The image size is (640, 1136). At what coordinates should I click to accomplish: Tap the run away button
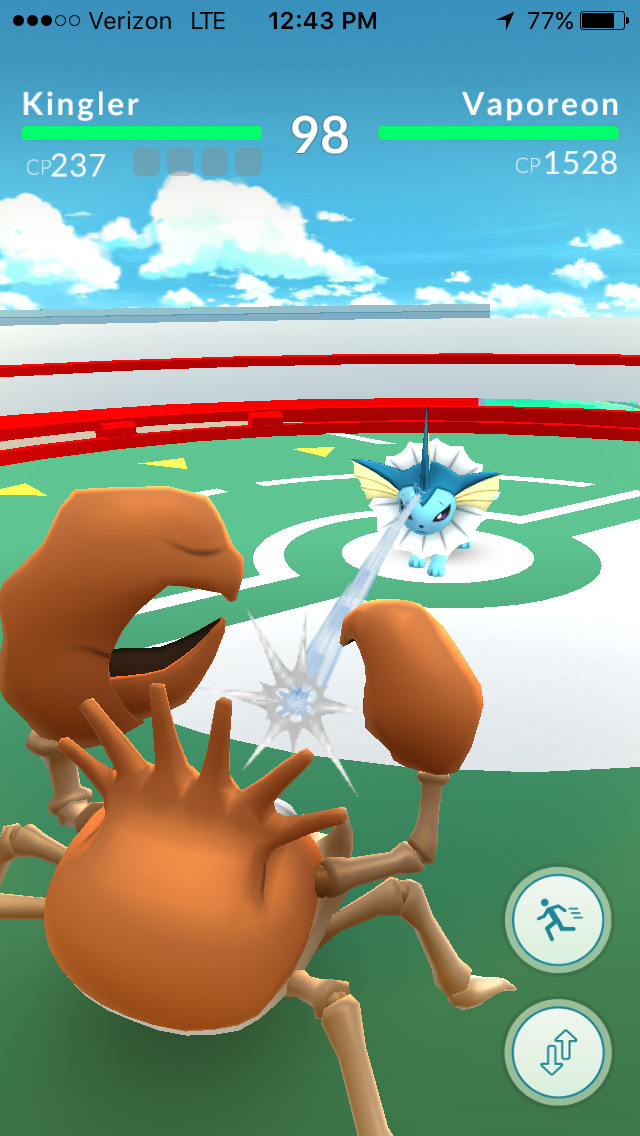pyautogui.click(x=557, y=919)
